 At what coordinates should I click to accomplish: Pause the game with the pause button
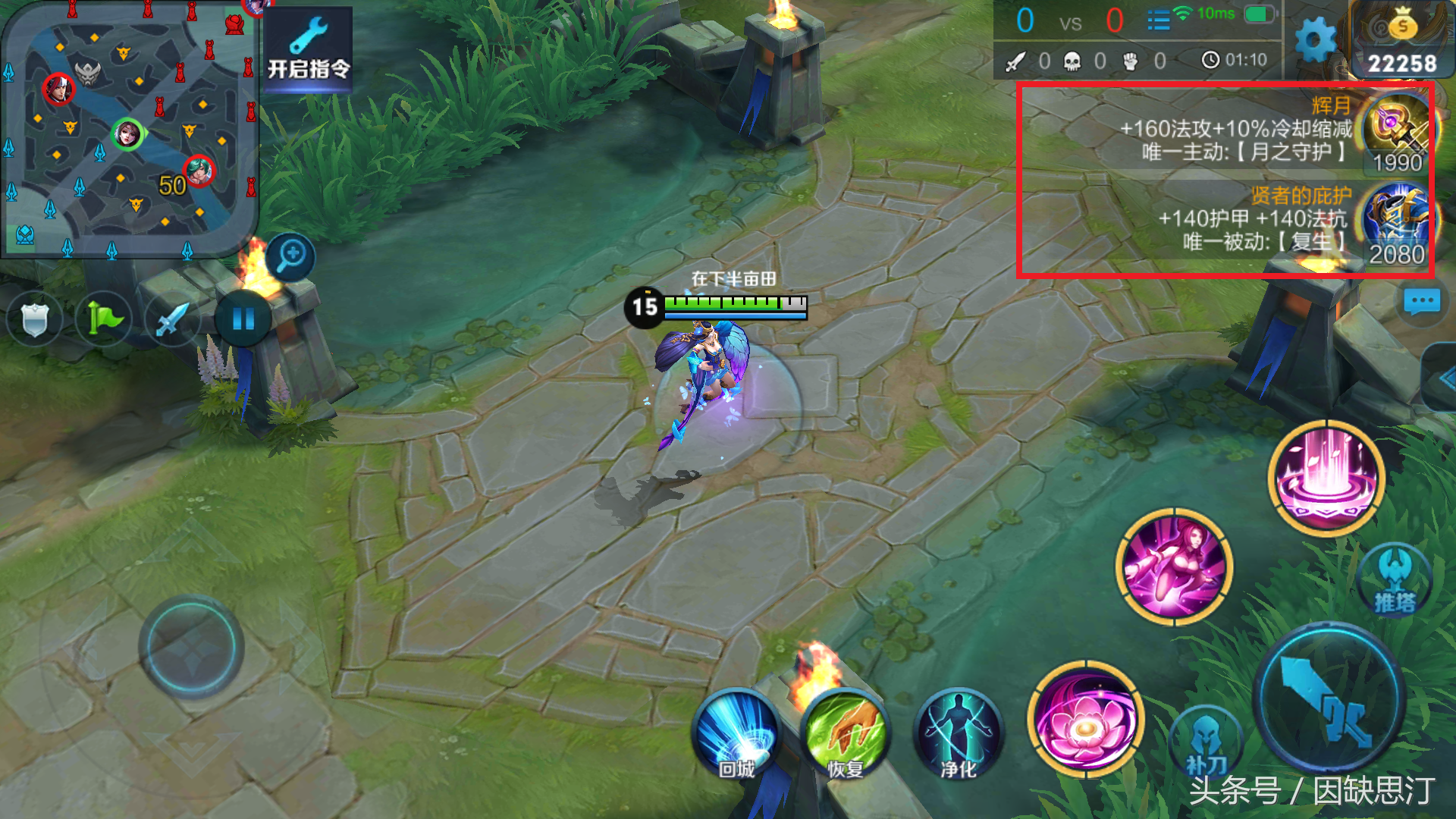pyautogui.click(x=243, y=319)
